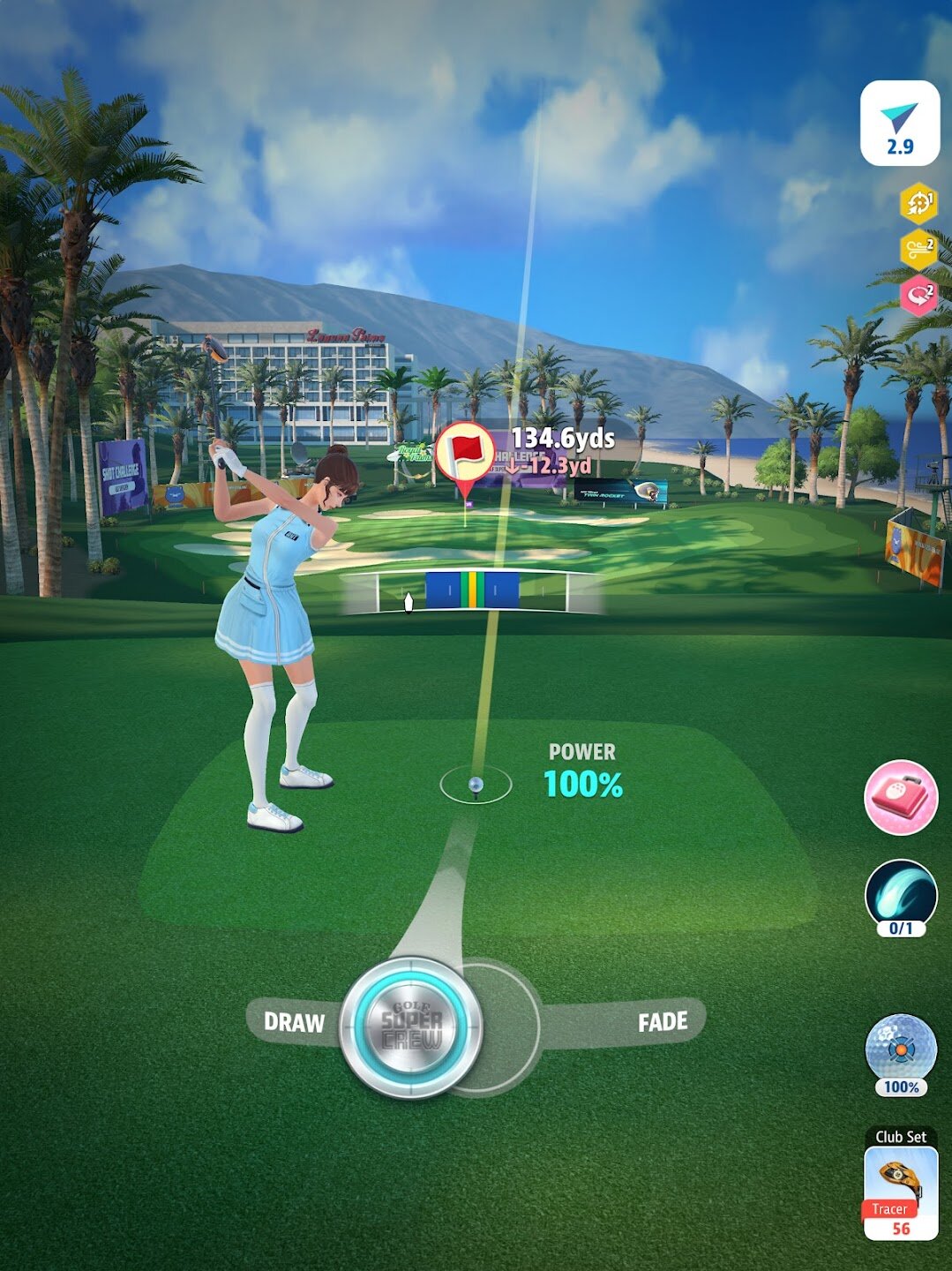Viewport: 952px width, 1271px height.
Task: Select the pink spin arrow buff icon
Action: click(918, 294)
